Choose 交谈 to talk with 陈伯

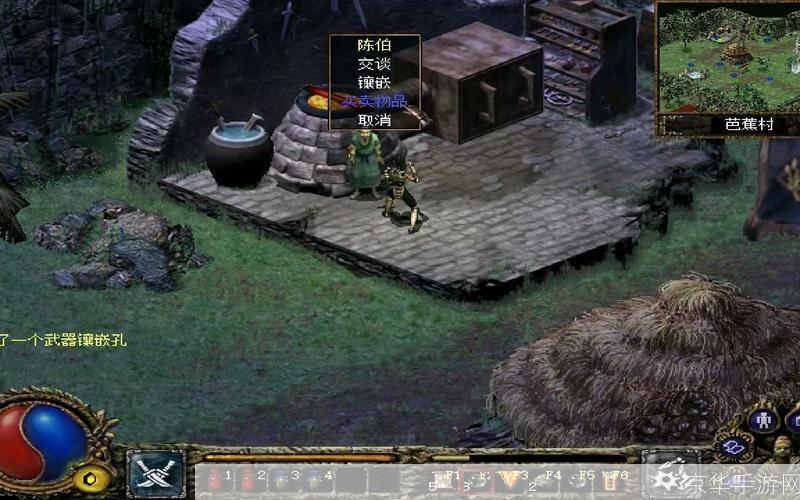[x=374, y=64]
